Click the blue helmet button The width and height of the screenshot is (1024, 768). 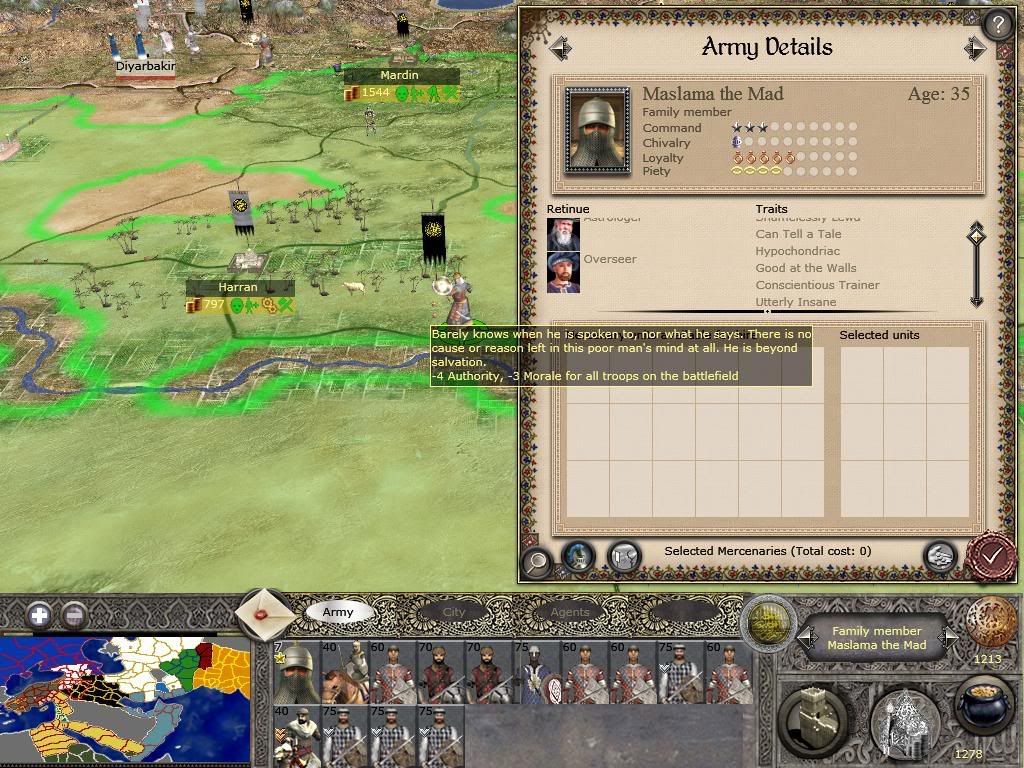[578, 556]
